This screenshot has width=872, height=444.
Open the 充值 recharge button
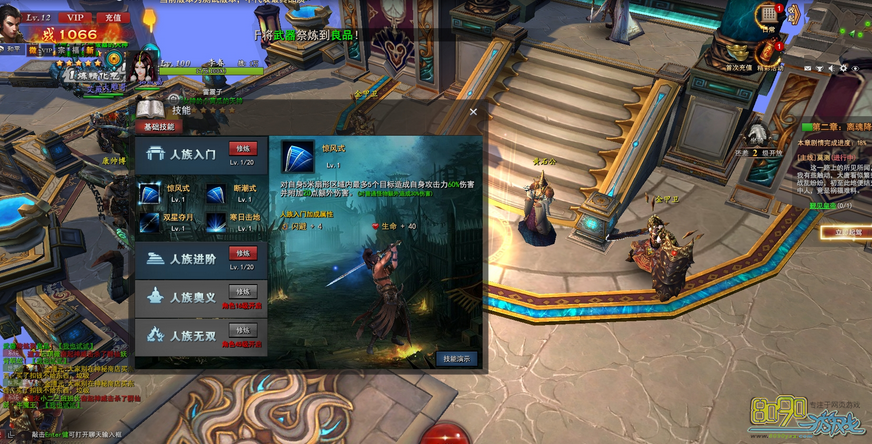[112, 17]
